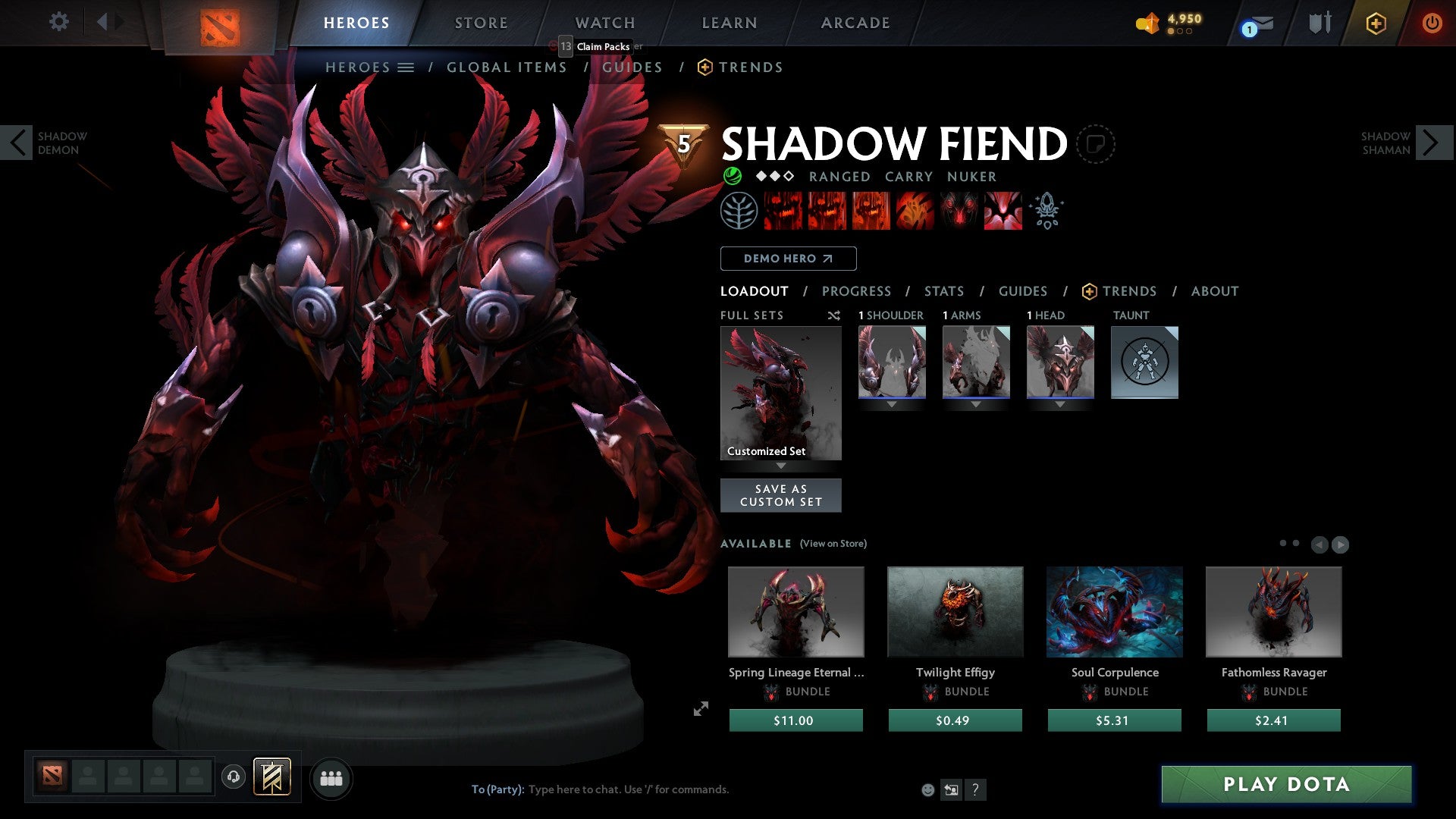Expand the Head slot dropdown arrow
This screenshot has width=1456, height=819.
[x=1060, y=404]
